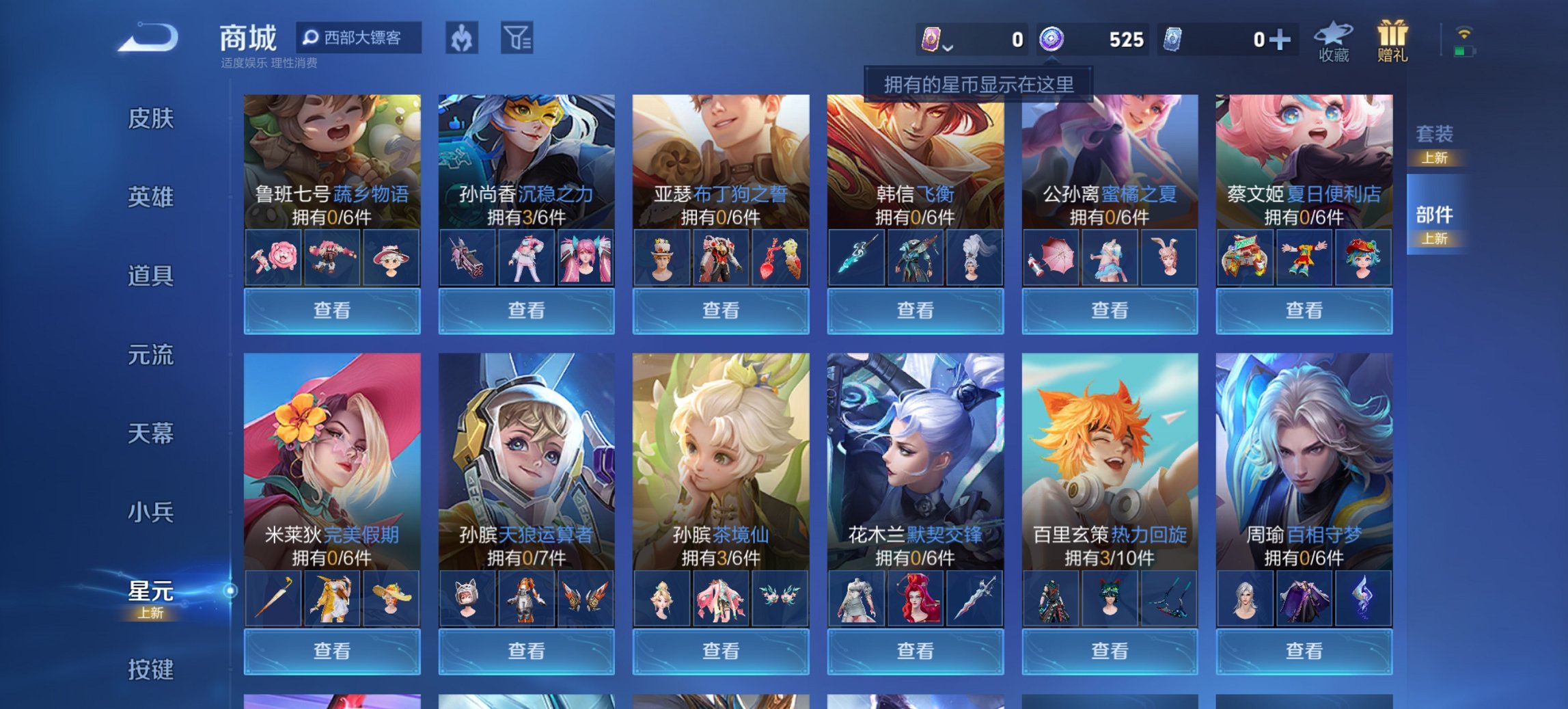Open 查看 for 花木兰默契交锋
This screenshot has width=1568, height=709.
(x=916, y=651)
